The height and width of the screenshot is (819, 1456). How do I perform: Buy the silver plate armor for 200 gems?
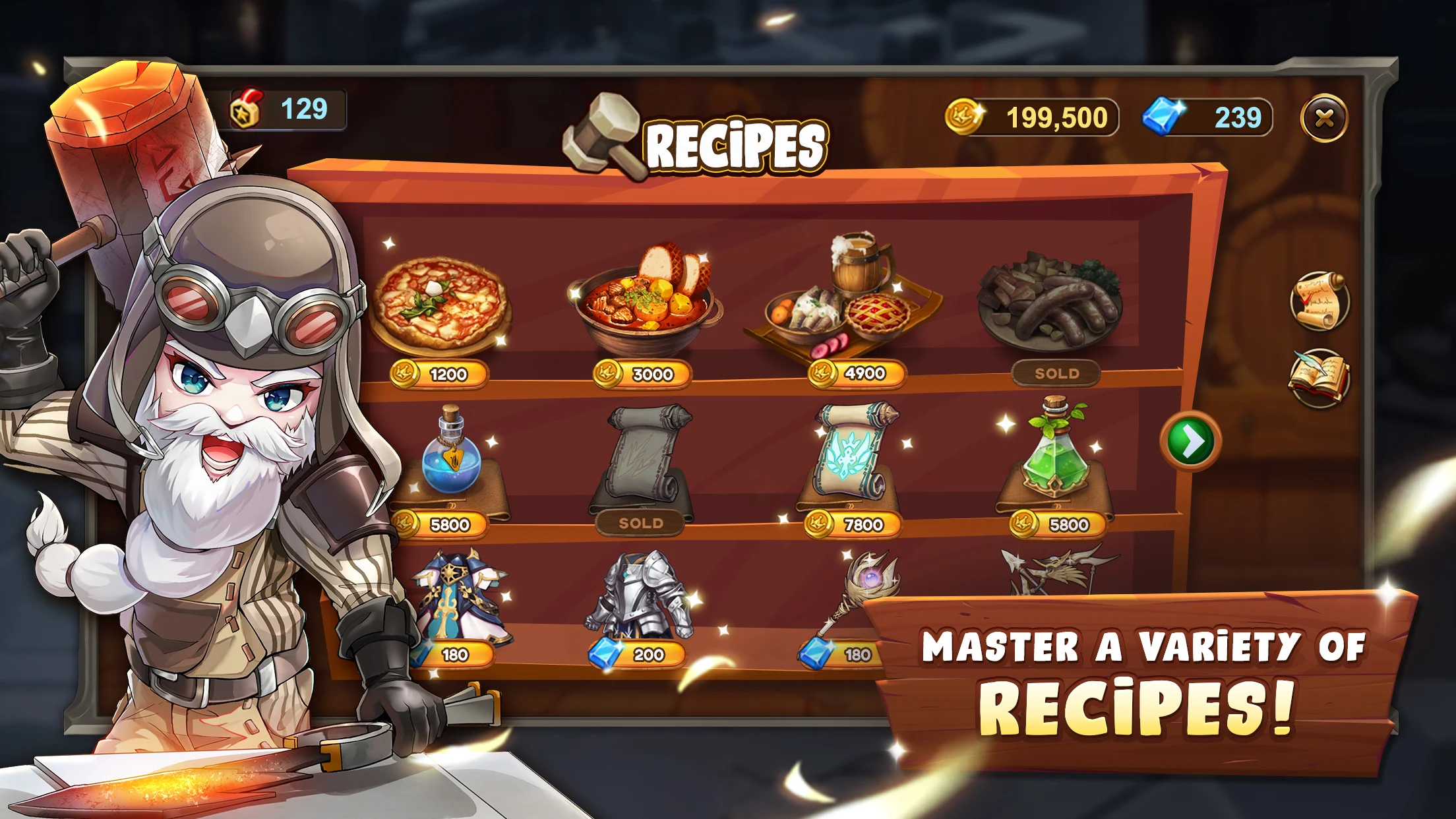click(x=638, y=654)
